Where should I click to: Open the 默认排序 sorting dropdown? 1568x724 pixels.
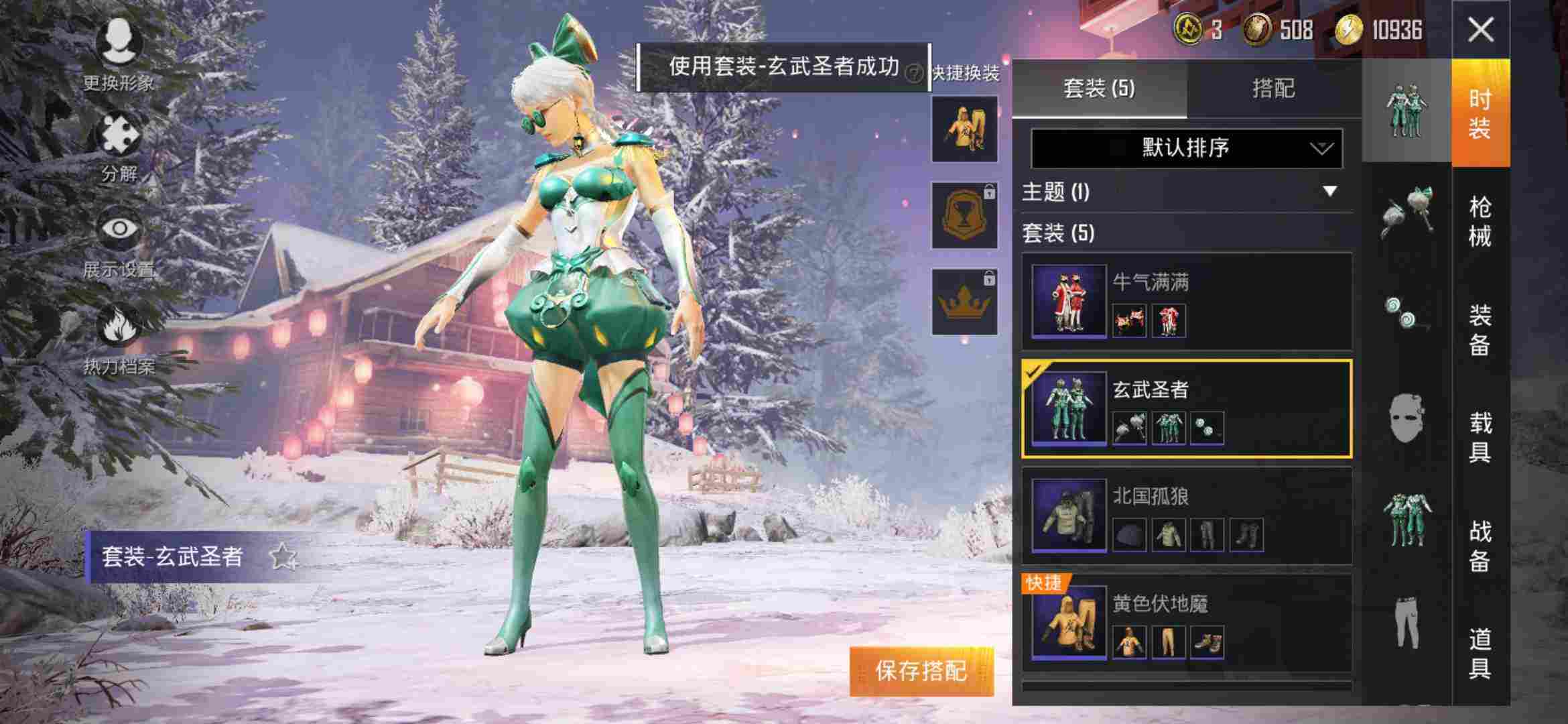point(1186,149)
